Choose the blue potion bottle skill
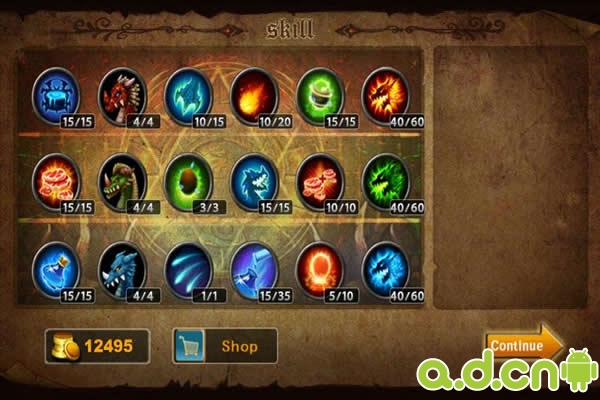 tap(57, 266)
